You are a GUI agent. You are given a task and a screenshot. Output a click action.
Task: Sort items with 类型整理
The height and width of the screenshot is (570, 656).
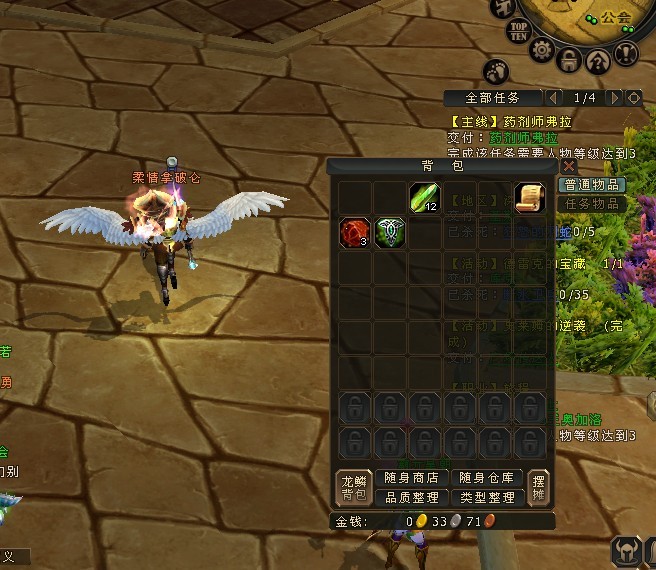pos(487,497)
